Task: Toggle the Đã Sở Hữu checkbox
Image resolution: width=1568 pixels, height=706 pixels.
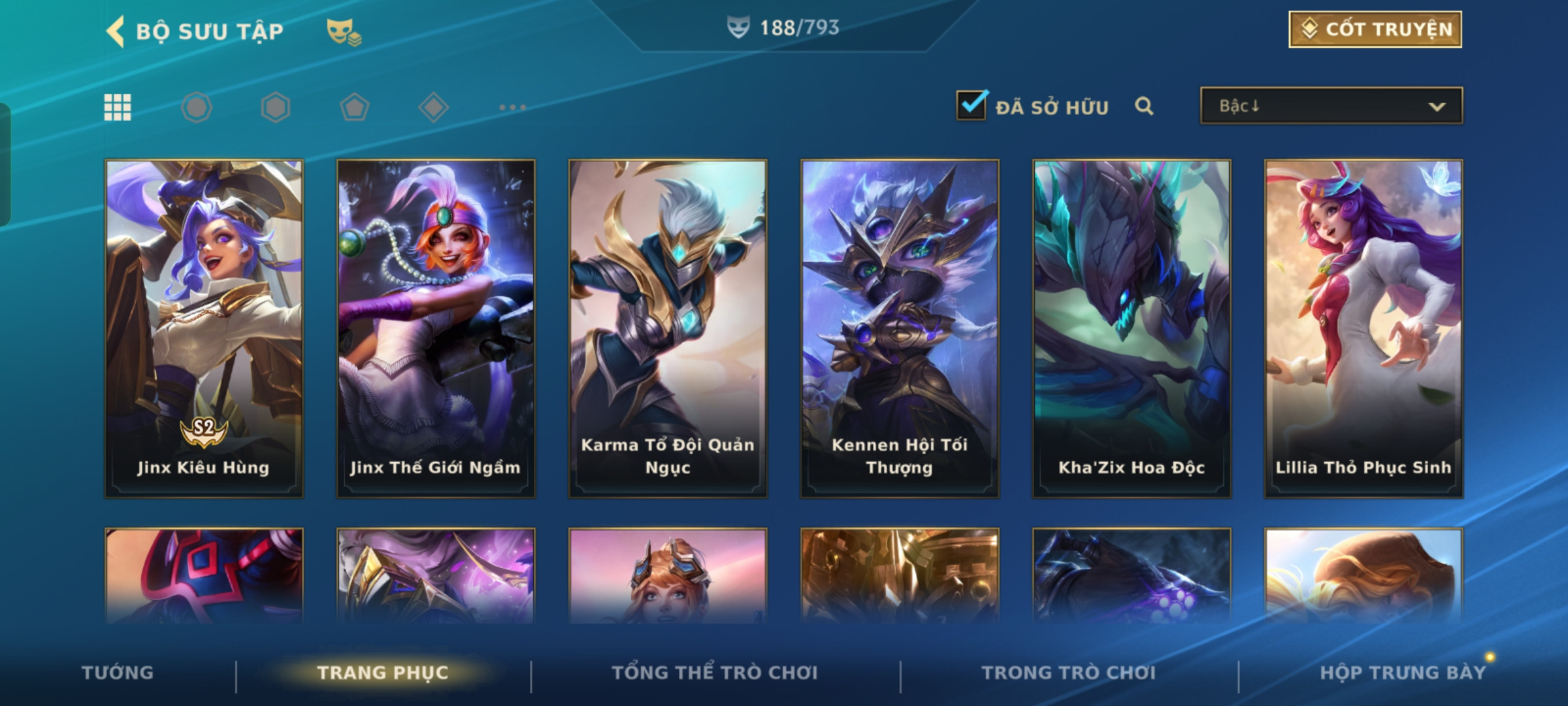Action: (971, 106)
